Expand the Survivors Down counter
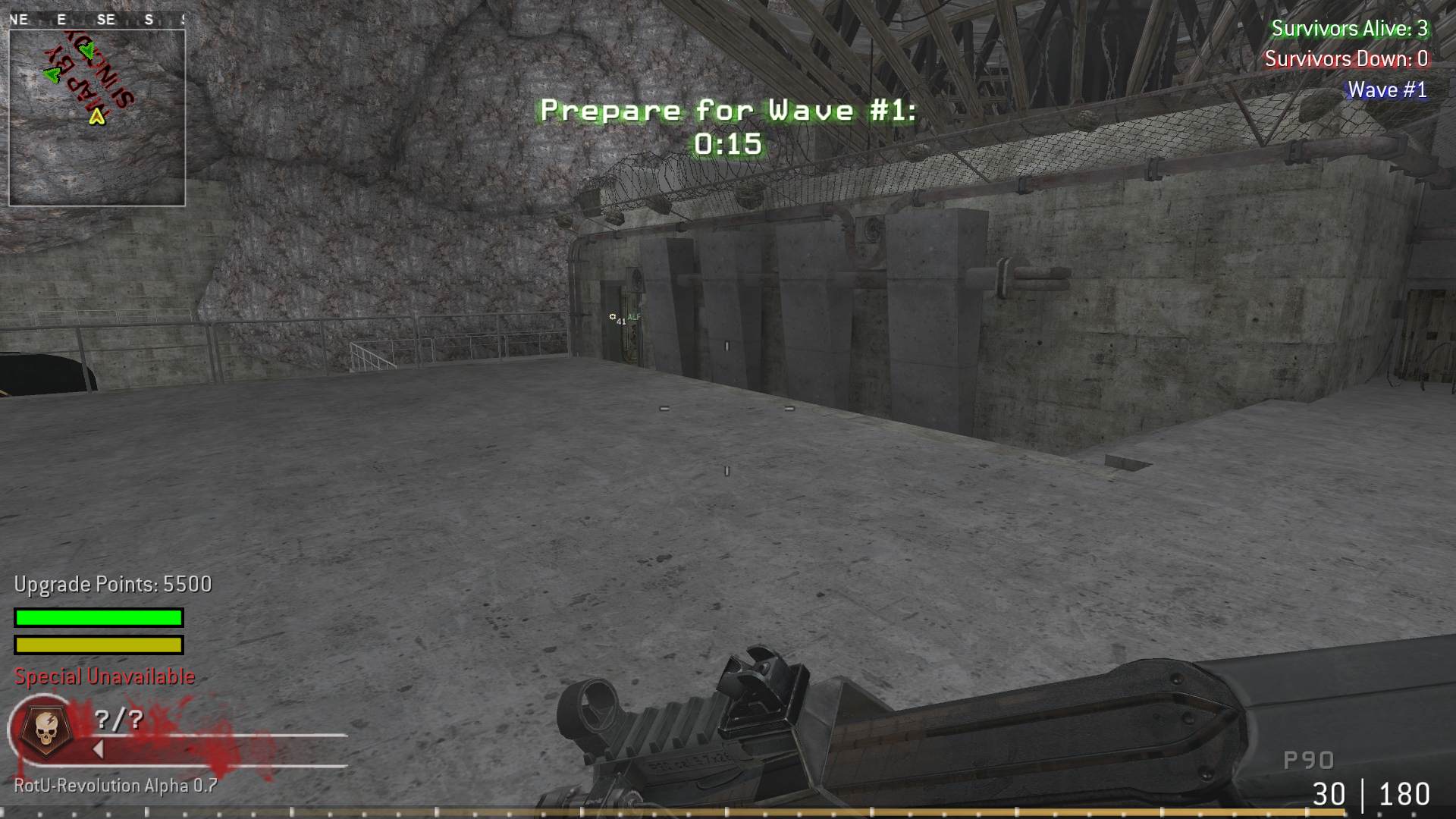1456x819 pixels. coord(1348,59)
